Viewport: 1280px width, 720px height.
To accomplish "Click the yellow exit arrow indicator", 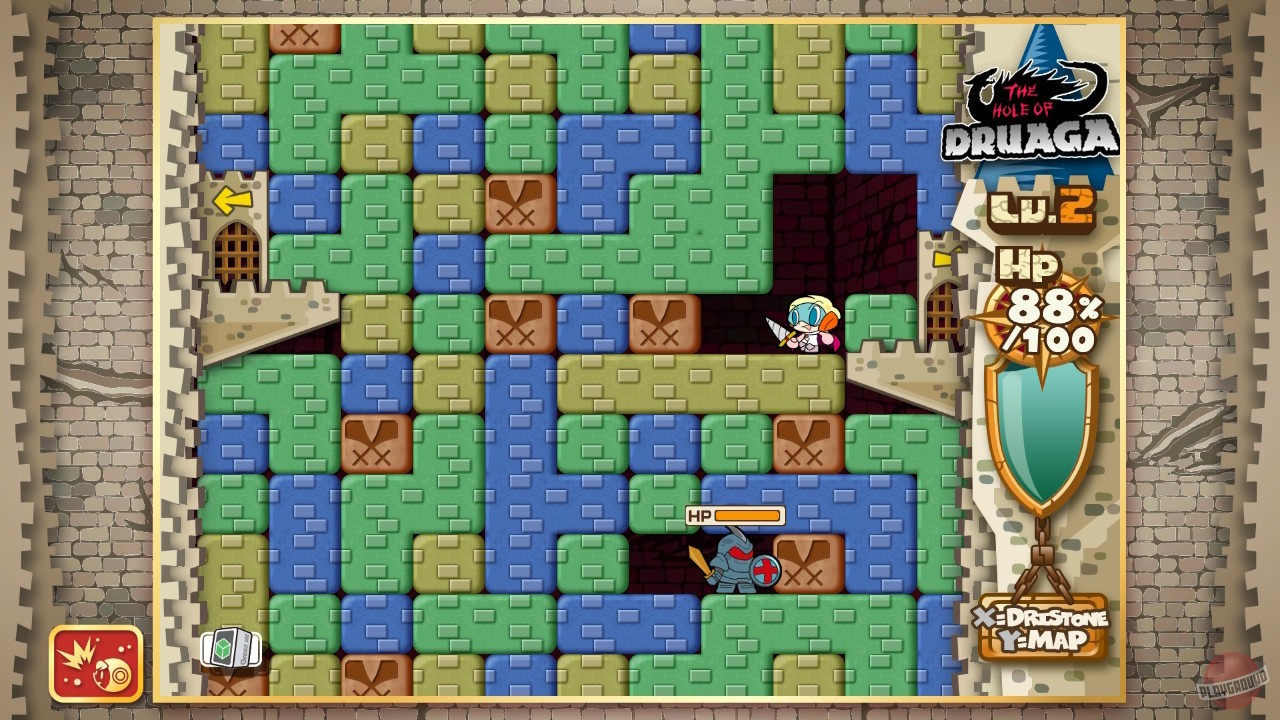I will (231, 201).
